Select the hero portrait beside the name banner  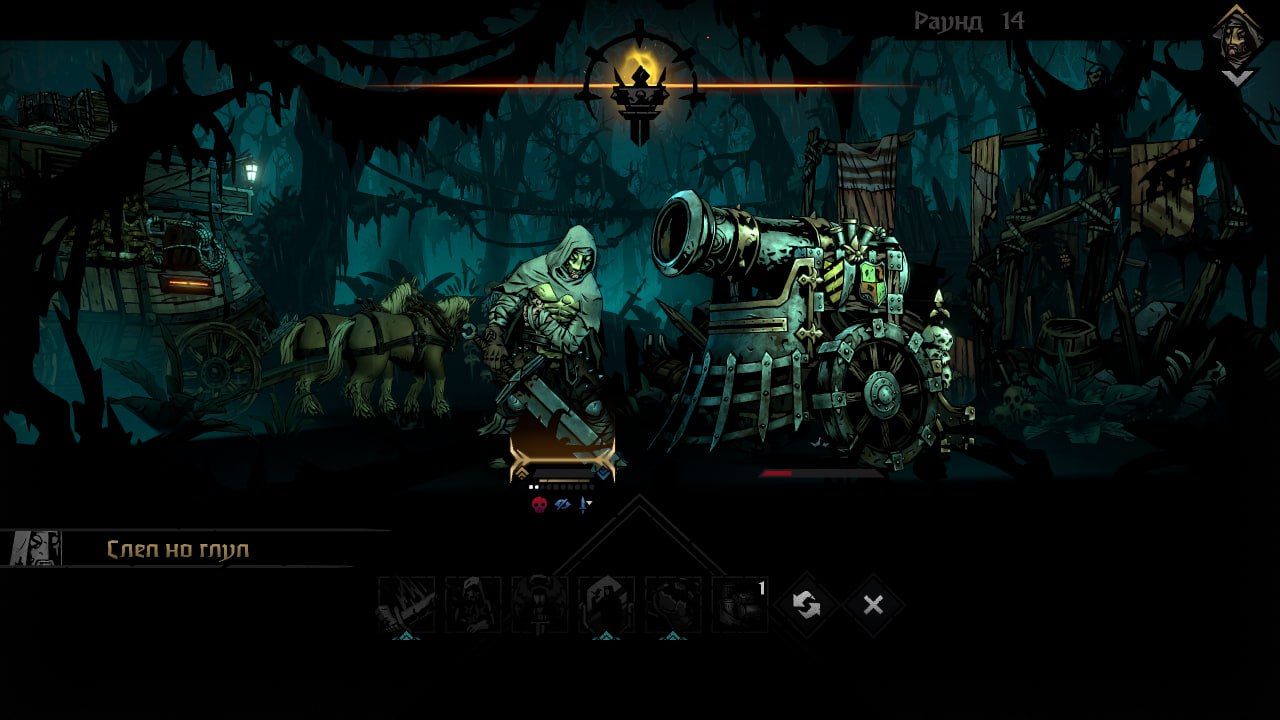click(x=36, y=548)
